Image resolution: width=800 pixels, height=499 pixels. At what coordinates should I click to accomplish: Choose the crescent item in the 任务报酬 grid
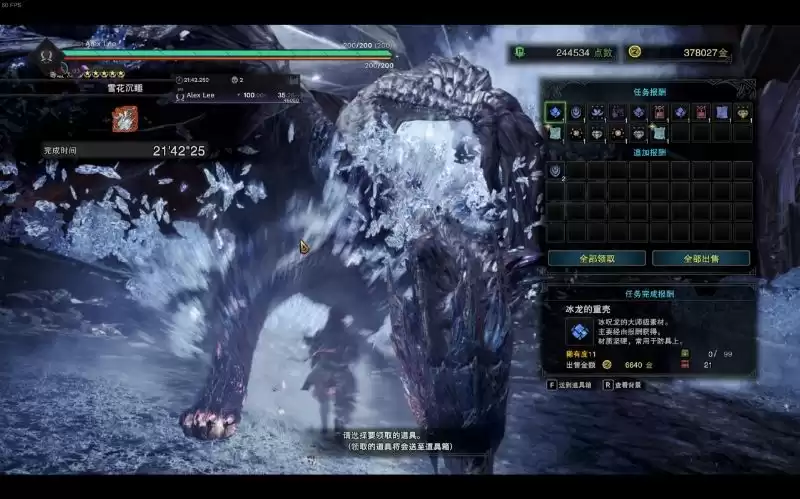point(576,112)
